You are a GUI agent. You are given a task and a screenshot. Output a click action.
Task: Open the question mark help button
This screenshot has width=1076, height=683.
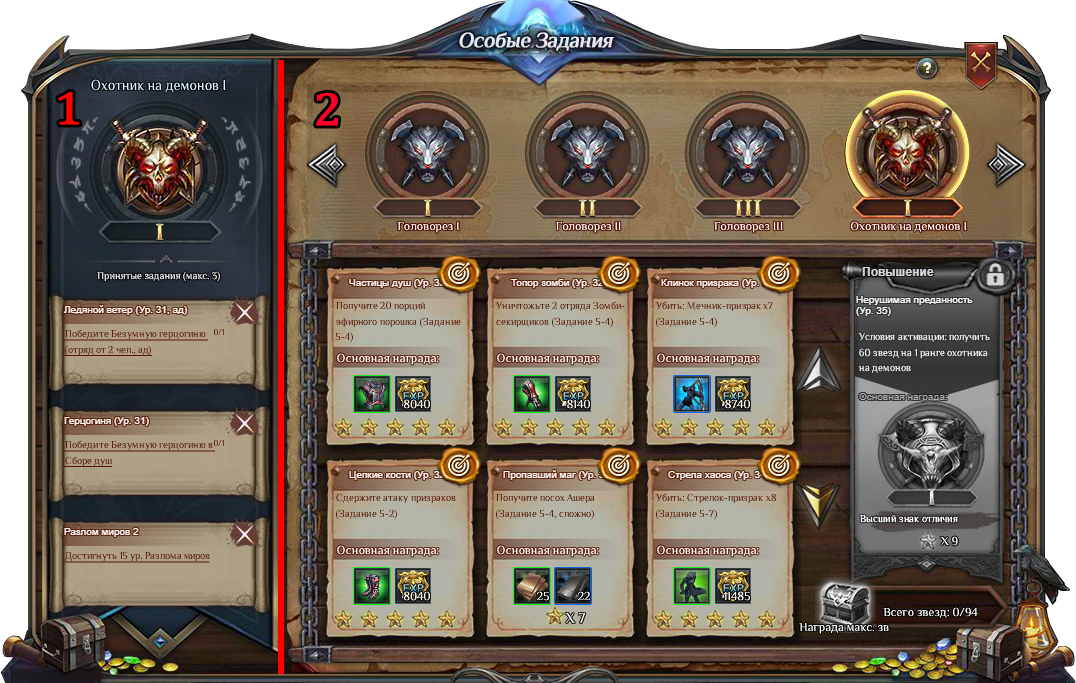[x=927, y=68]
